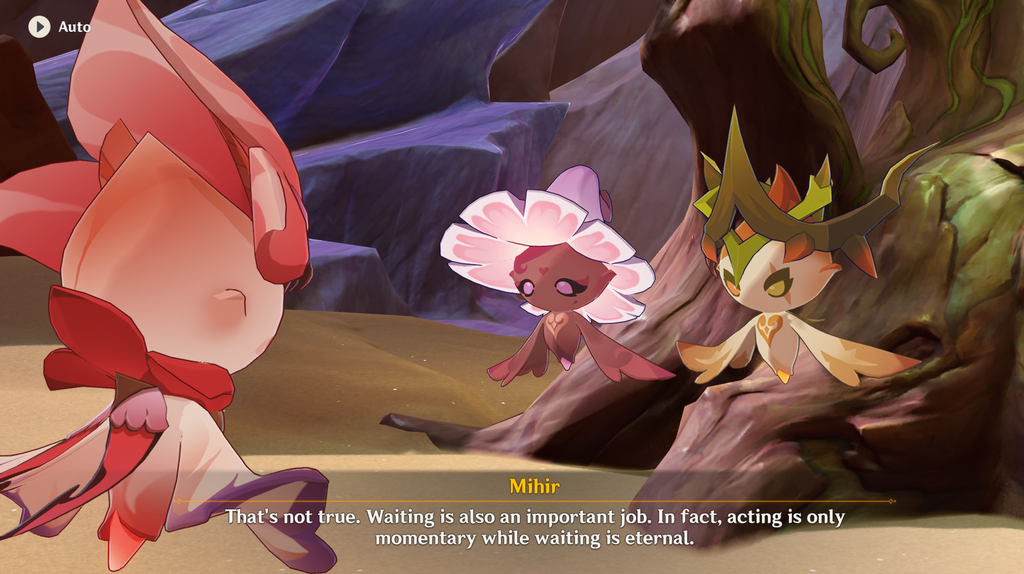Image resolution: width=1024 pixels, height=574 pixels.
Task: Toggle the Auto dialogue play button
Action: click(40, 27)
